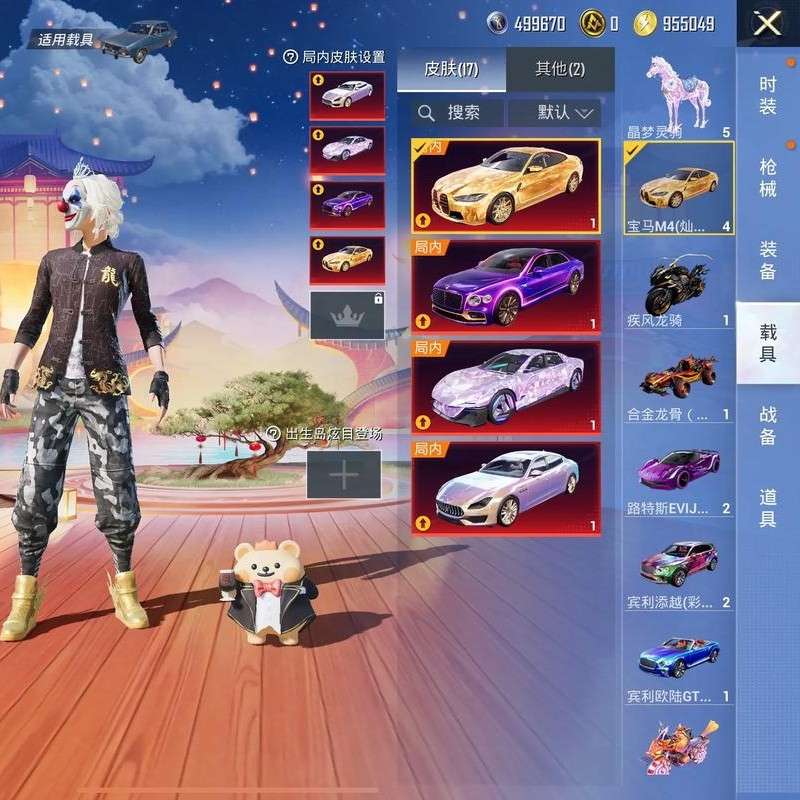Open the 默认 sort dropdown
The image size is (800, 800).
point(554,112)
